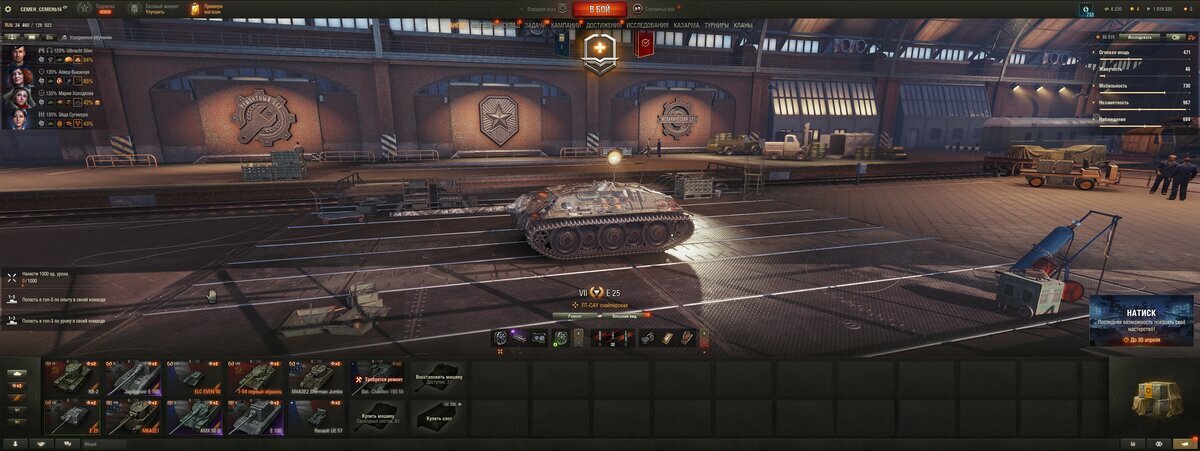Start battle with the В БОЙ button
1200x451 pixels.
600,9
